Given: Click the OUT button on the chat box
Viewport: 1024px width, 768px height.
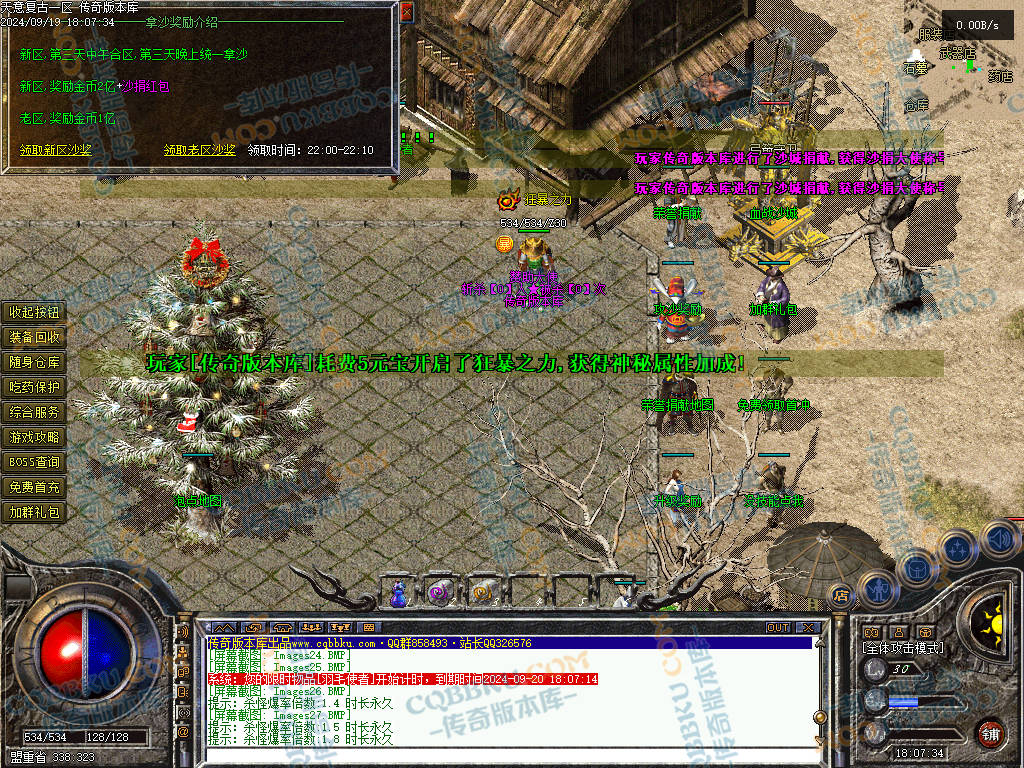Looking at the screenshot, I should coord(778,628).
